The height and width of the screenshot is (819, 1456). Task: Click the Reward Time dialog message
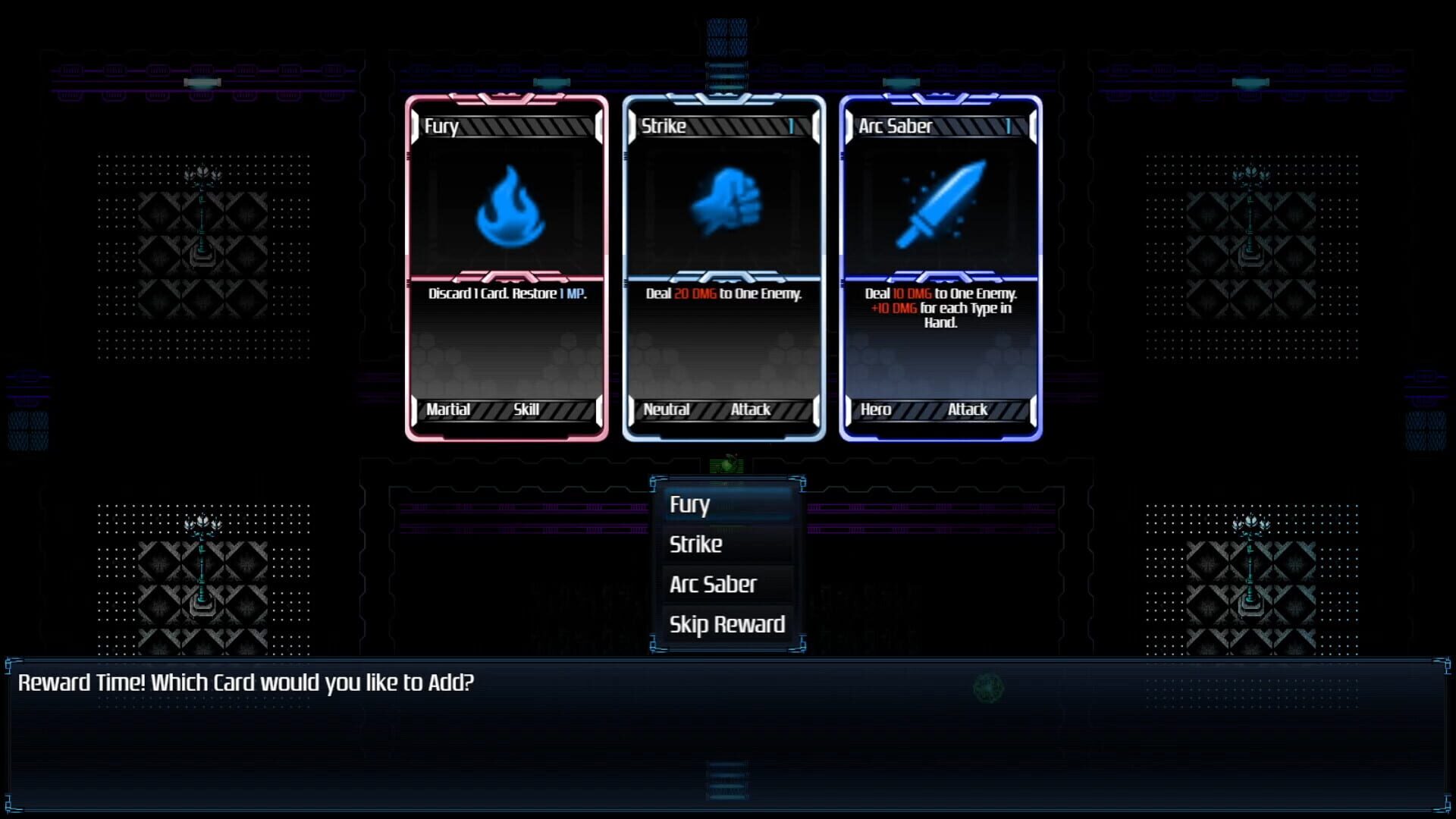pos(247,682)
